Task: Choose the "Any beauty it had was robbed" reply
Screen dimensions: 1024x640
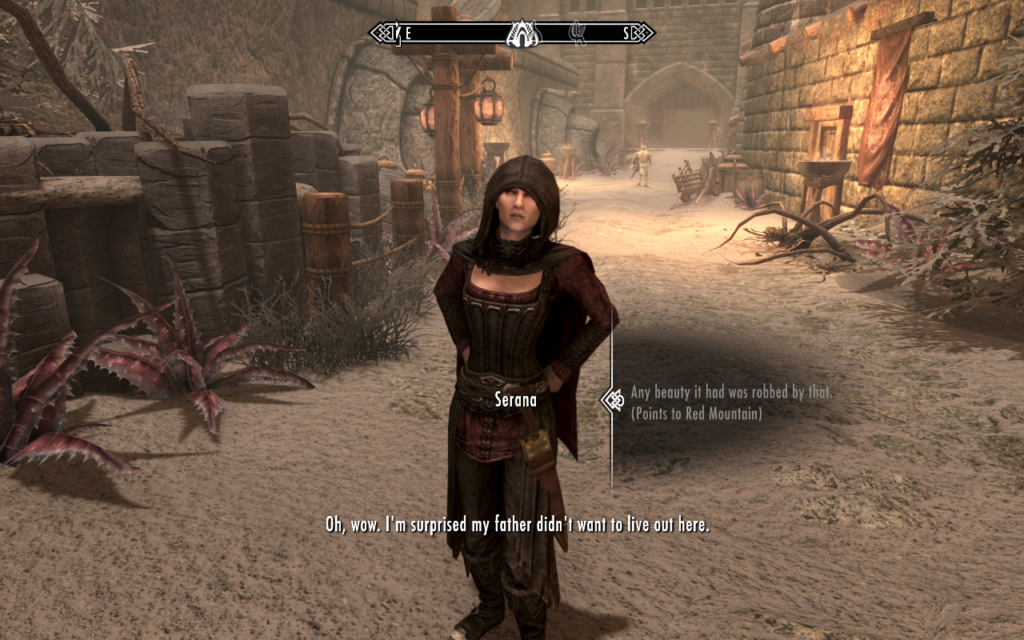Action: (x=731, y=393)
